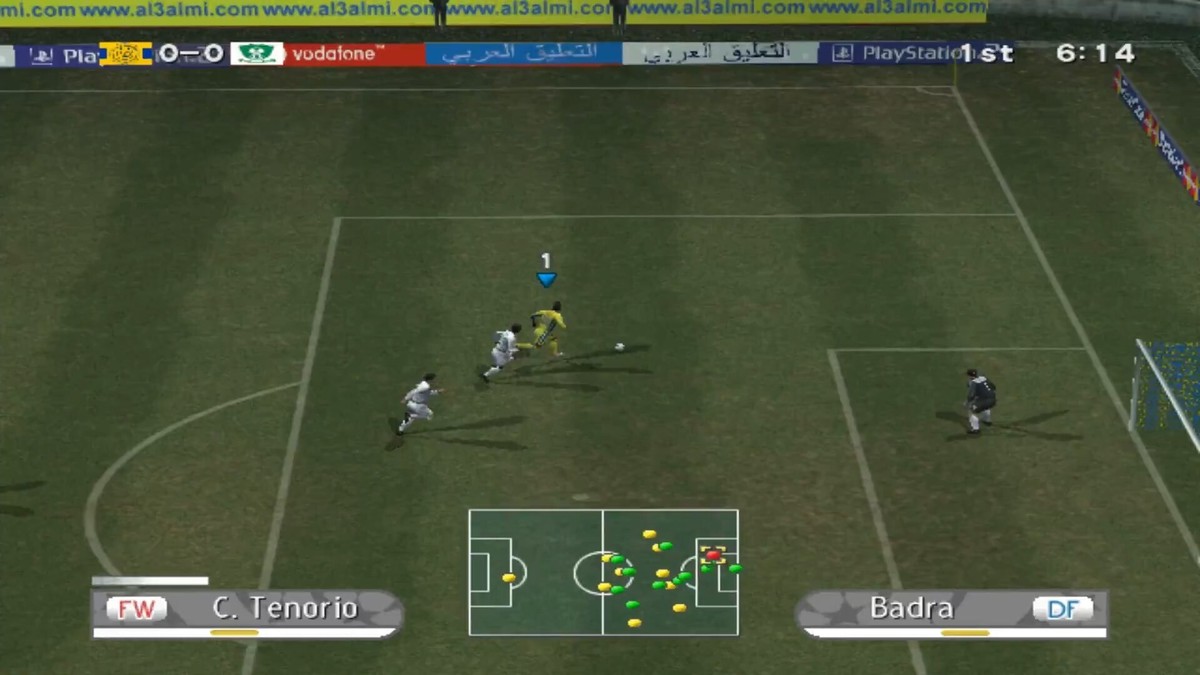Click the yellow home team crest
Viewport: 1200px width, 675px height.
click(x=126, y=54)
